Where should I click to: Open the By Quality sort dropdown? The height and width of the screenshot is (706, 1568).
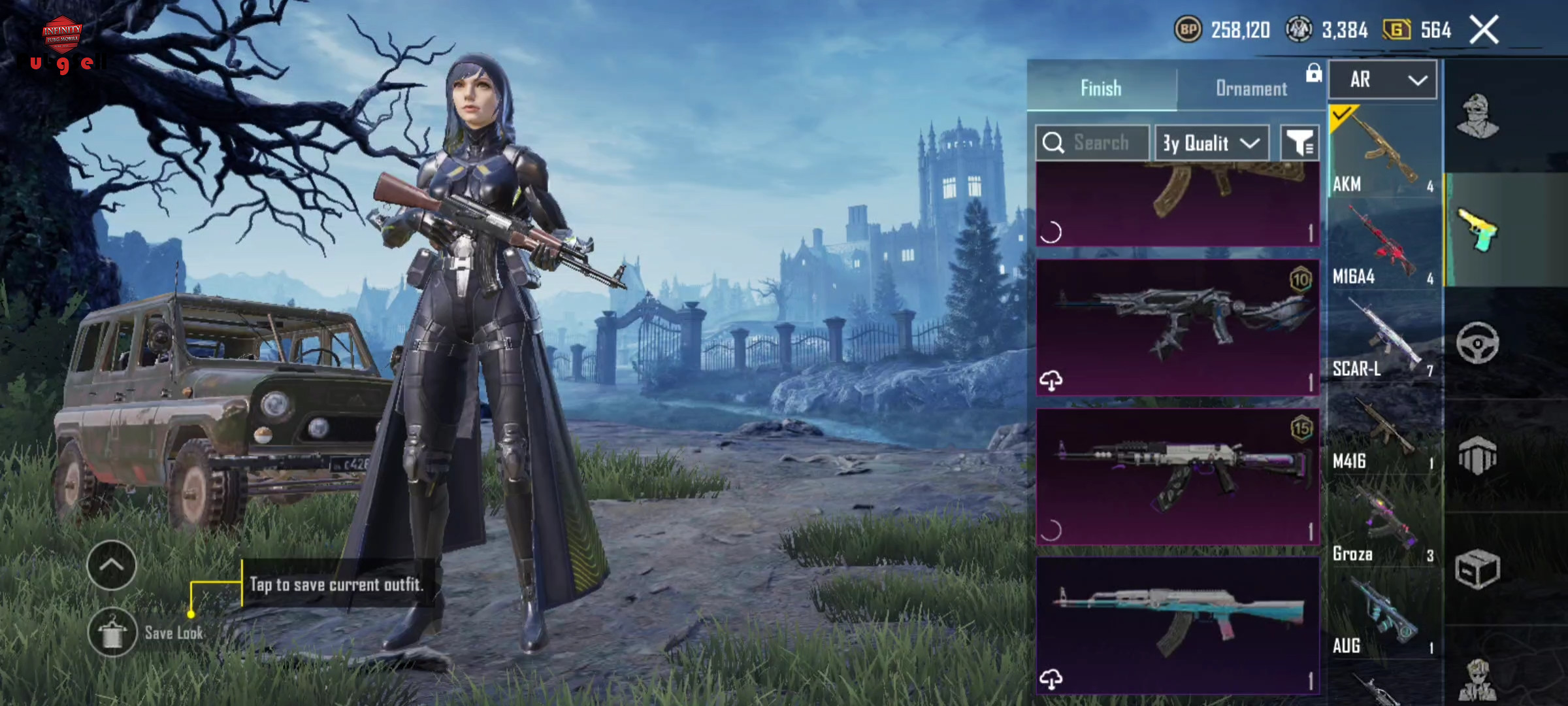[1211, 143]
